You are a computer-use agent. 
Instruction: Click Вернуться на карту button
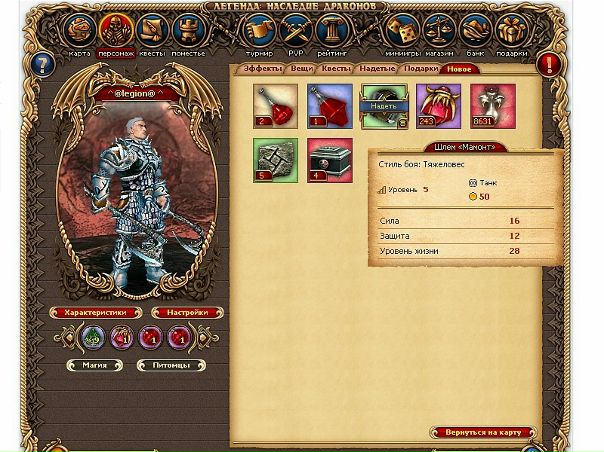483,432
